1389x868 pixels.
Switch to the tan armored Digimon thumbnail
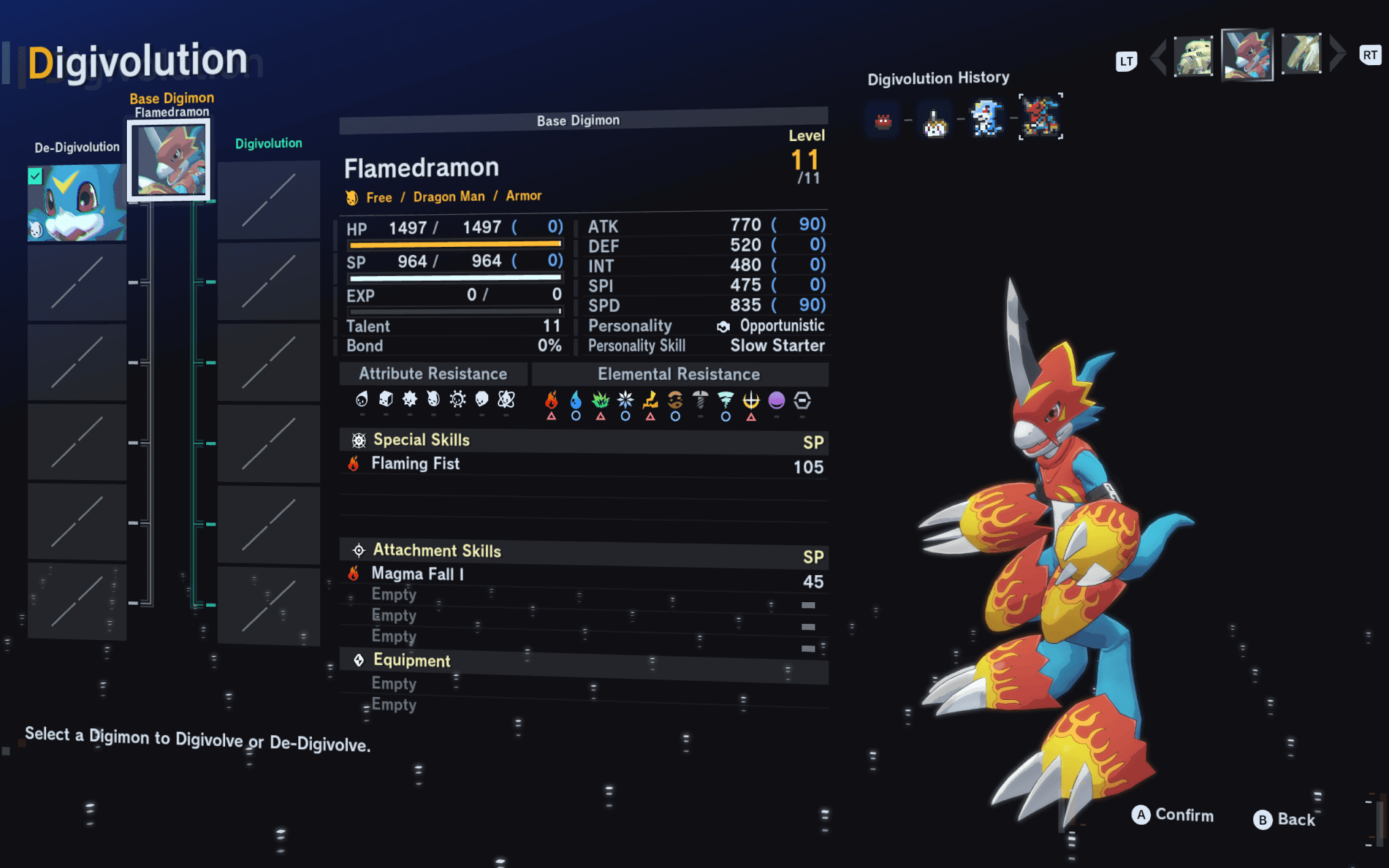[1193, 57]
